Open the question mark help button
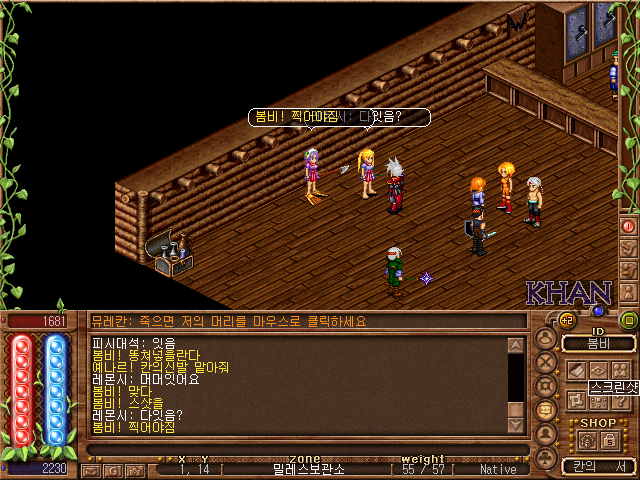Viewport: 640px width, 480px height. click(619, 401)
